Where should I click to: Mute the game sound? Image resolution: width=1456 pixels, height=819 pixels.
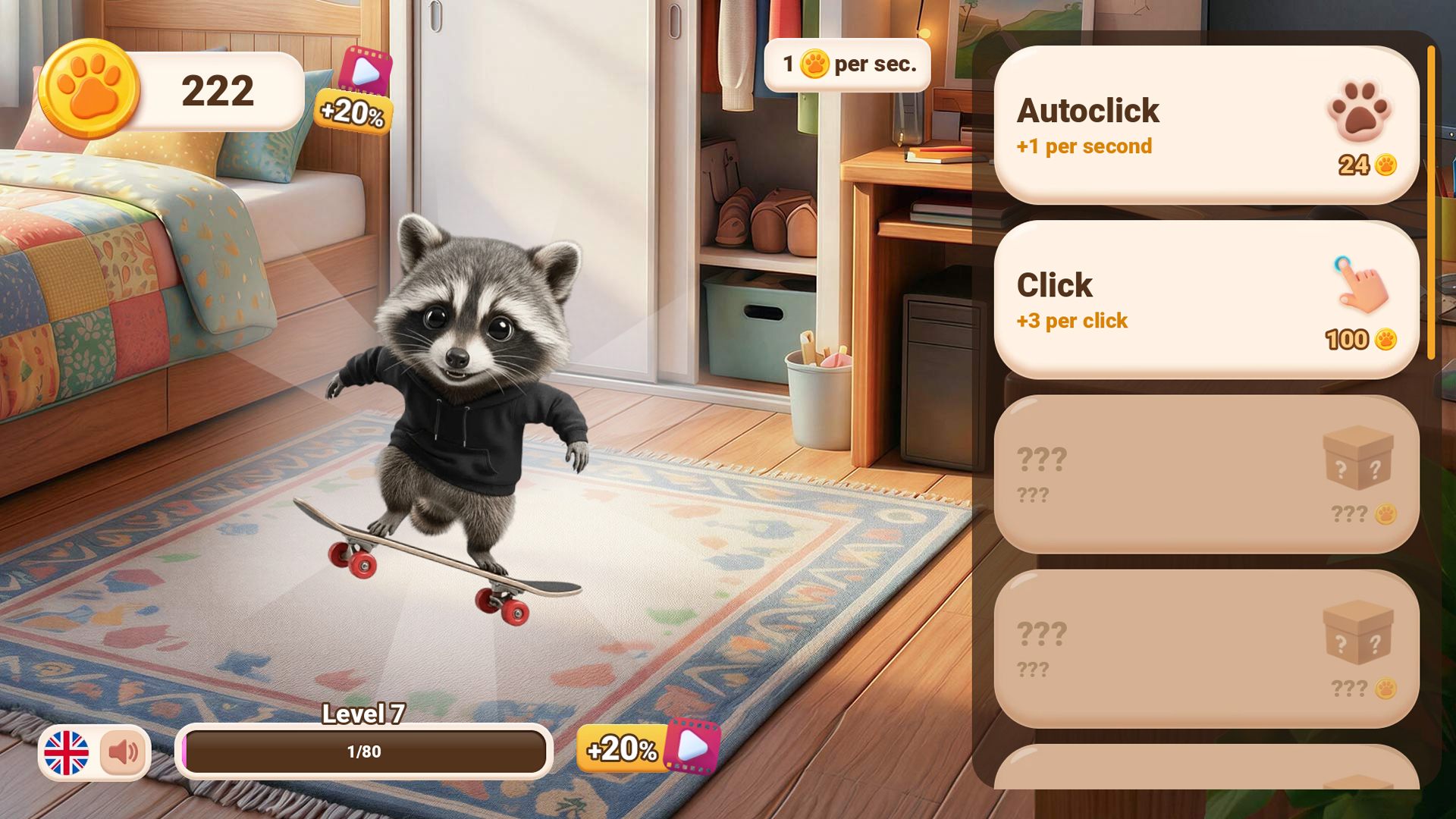[123, 752]
